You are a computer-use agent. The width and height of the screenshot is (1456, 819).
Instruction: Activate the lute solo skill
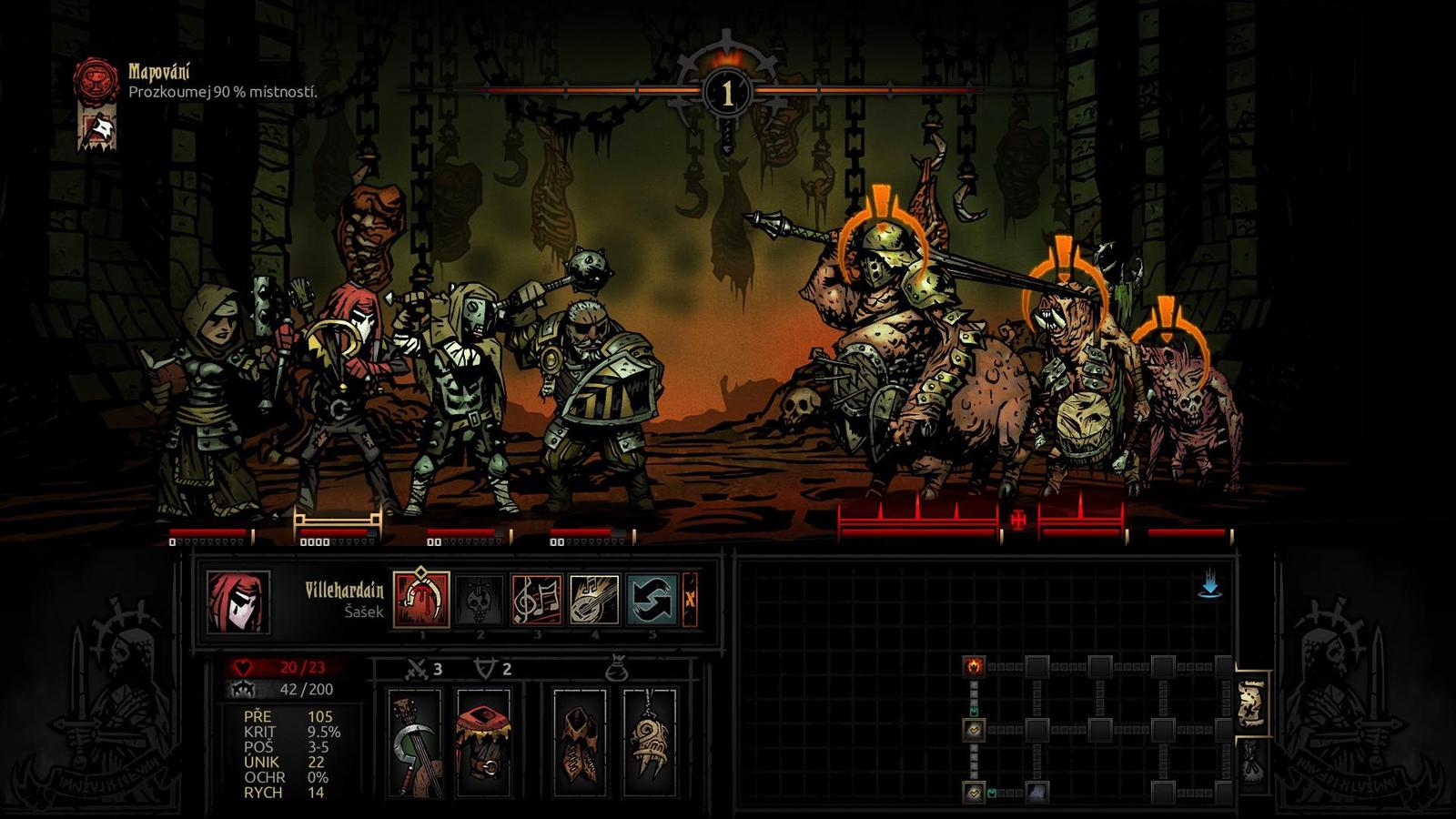coord(595,600)
